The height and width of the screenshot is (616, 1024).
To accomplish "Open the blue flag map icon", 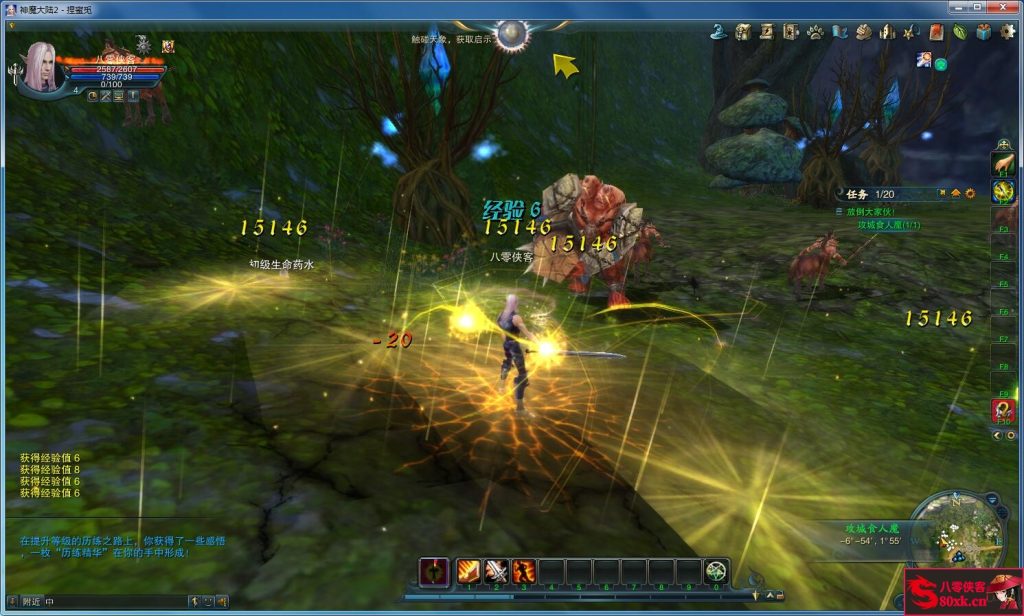I will [x=839, y=32].
